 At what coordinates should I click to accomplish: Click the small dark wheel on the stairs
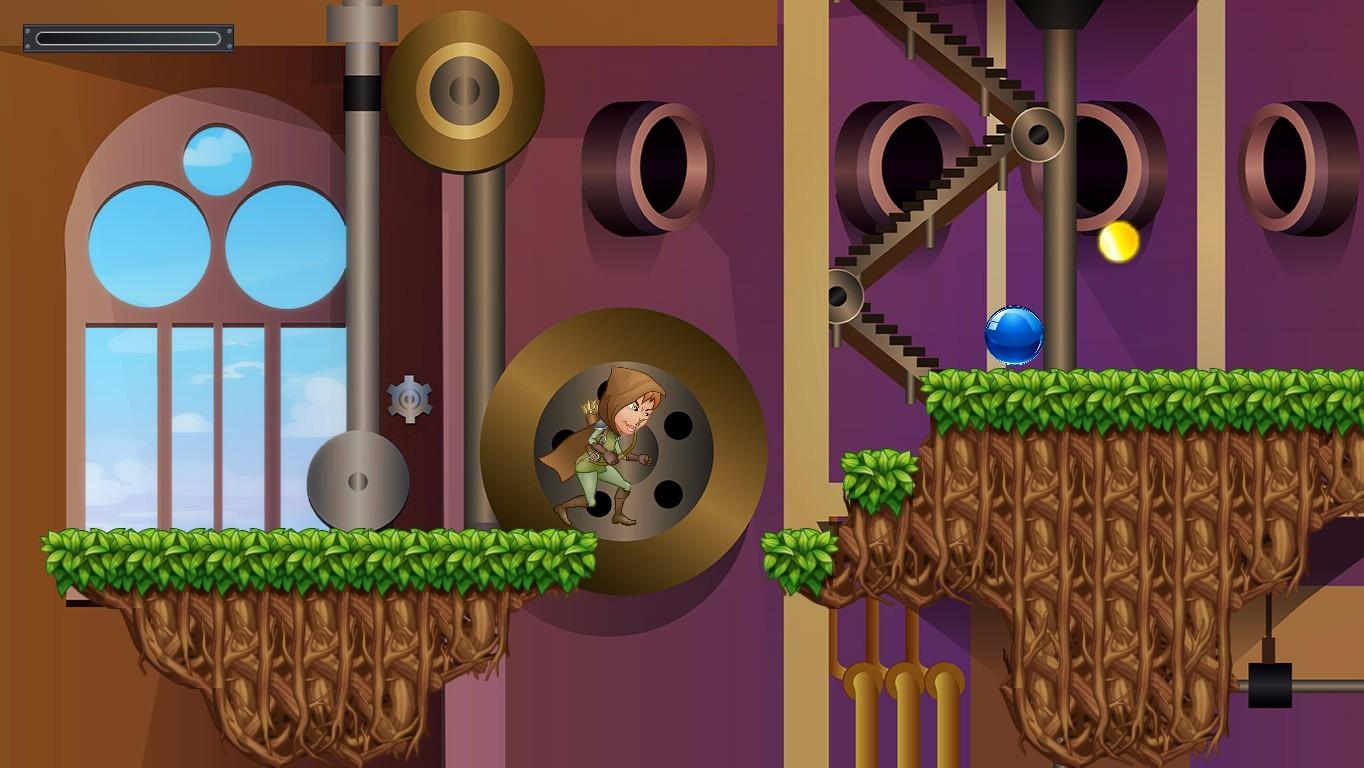840,293
